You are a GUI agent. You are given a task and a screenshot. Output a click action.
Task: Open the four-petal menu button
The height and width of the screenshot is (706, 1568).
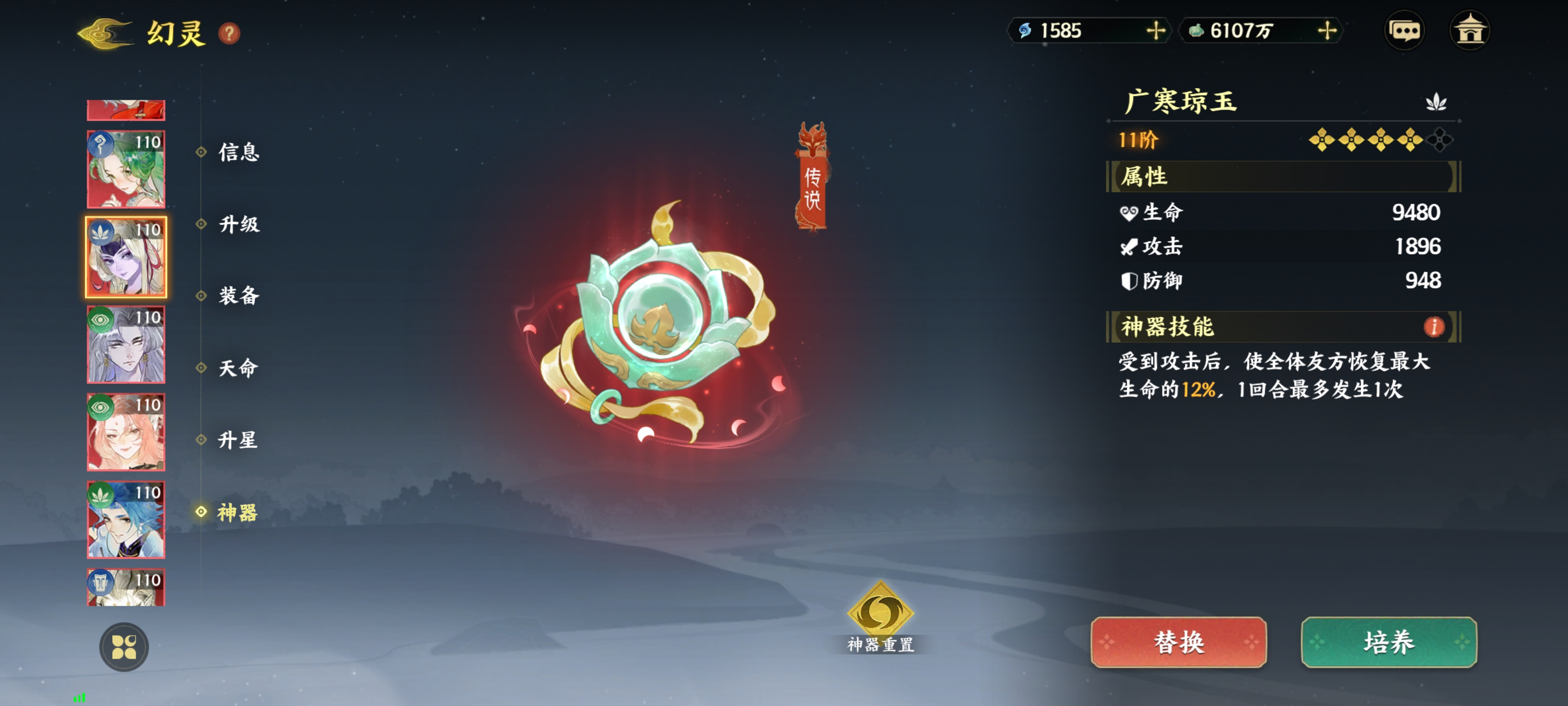(x=123, y=647)
